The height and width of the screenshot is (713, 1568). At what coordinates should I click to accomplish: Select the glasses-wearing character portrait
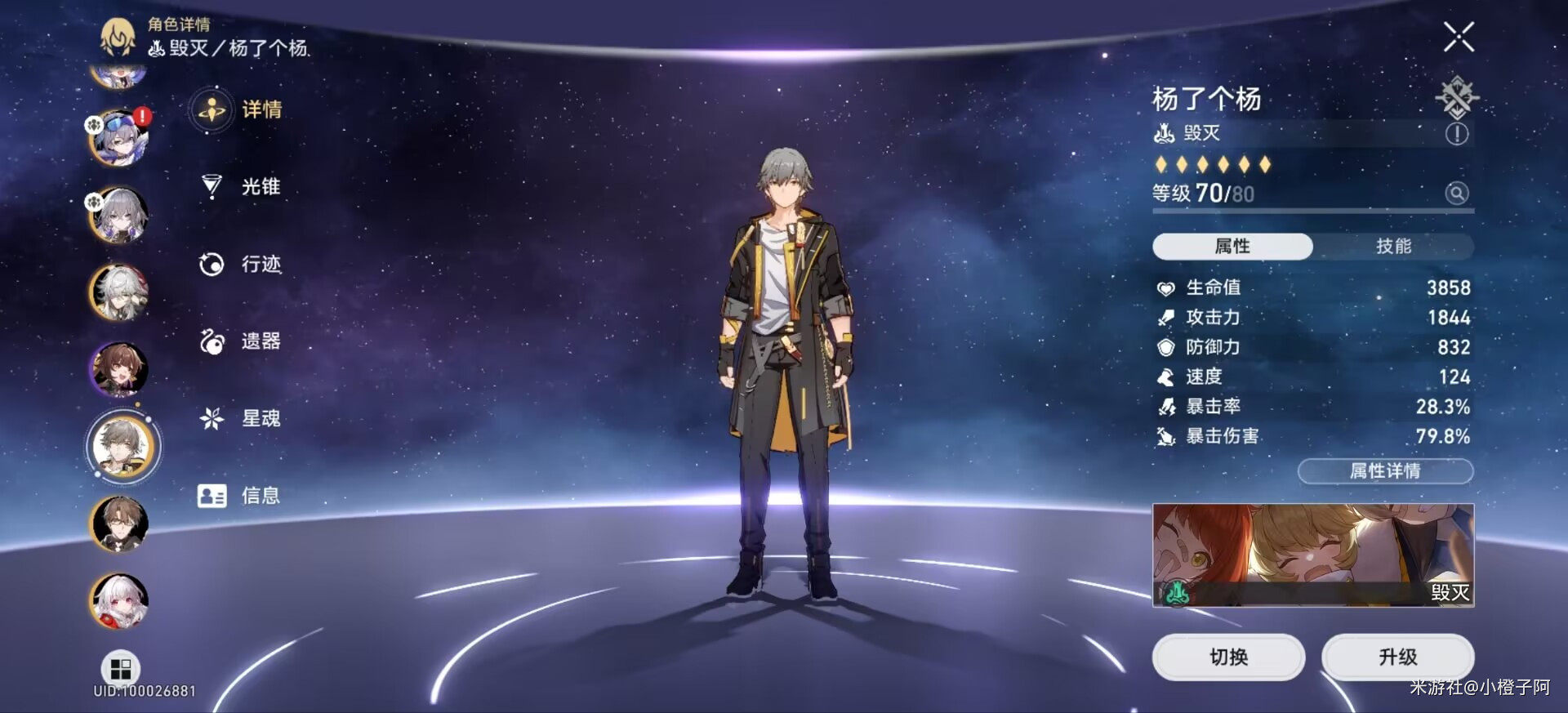click(x=119, y=524)
